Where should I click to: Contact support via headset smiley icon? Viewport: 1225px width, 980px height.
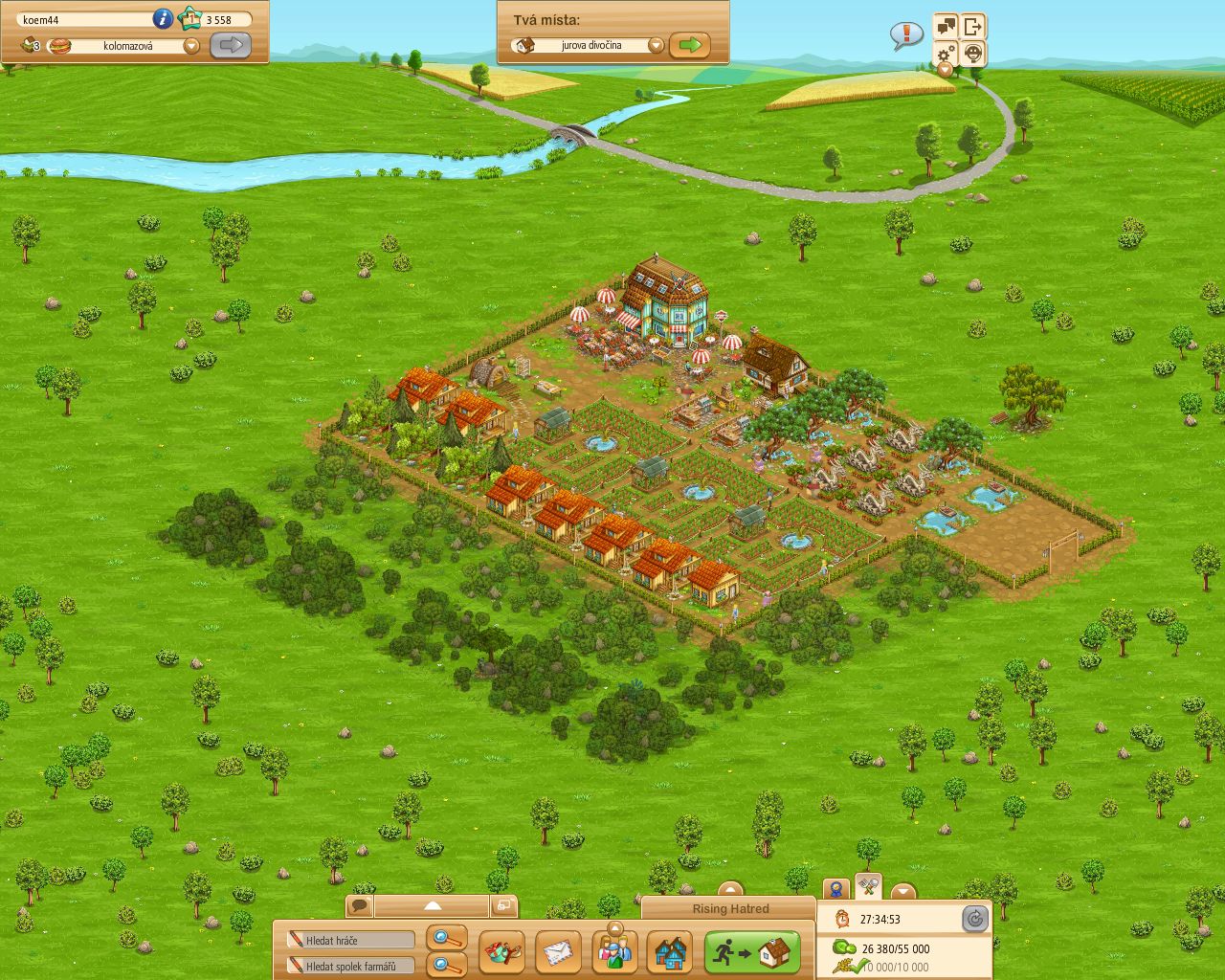[x=972, y=55]
